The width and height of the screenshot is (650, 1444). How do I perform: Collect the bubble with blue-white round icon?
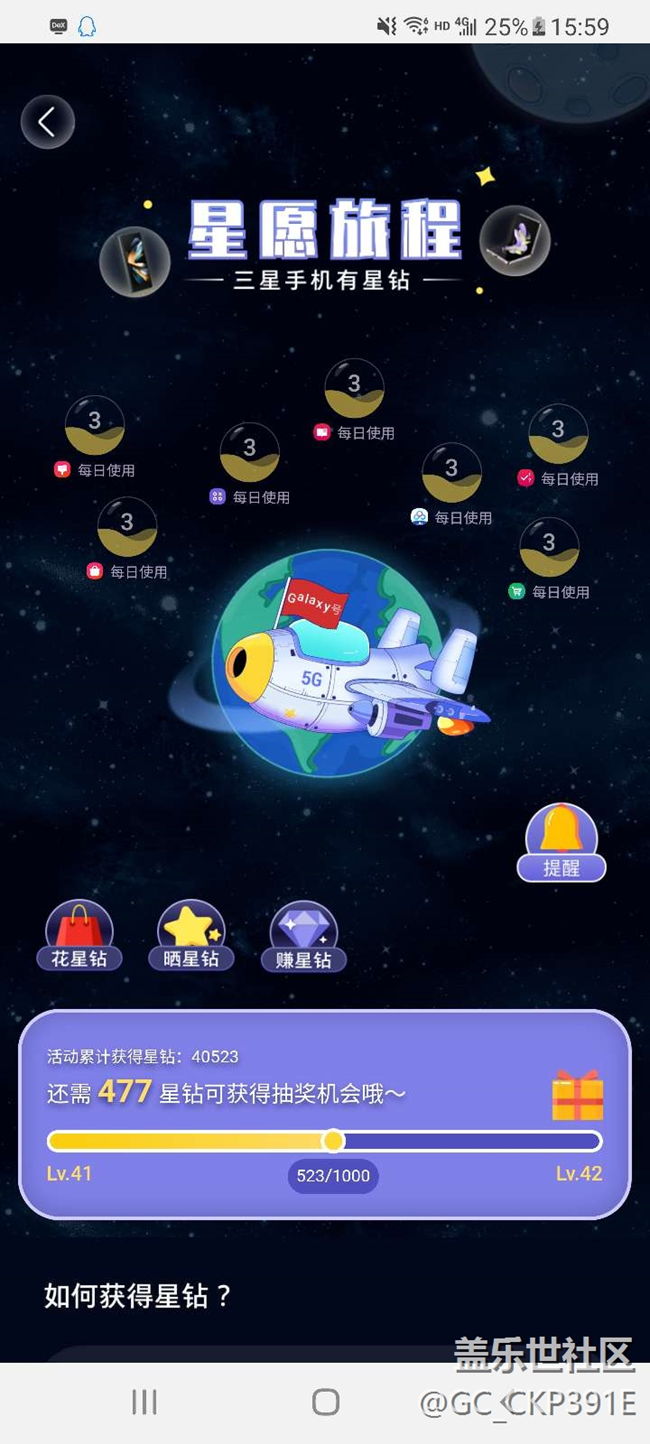451,472
